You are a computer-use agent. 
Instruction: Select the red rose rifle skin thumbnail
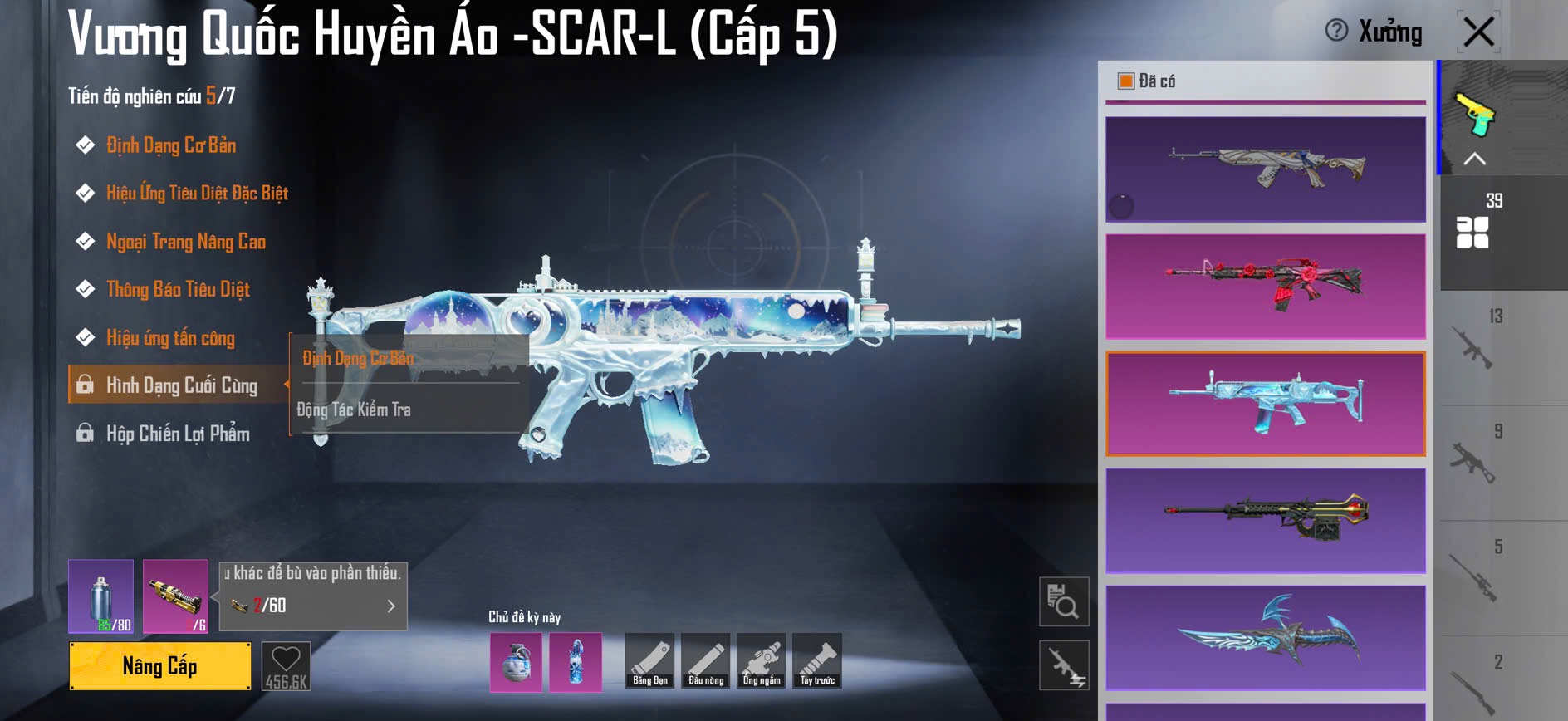(x=1265, y=287)
